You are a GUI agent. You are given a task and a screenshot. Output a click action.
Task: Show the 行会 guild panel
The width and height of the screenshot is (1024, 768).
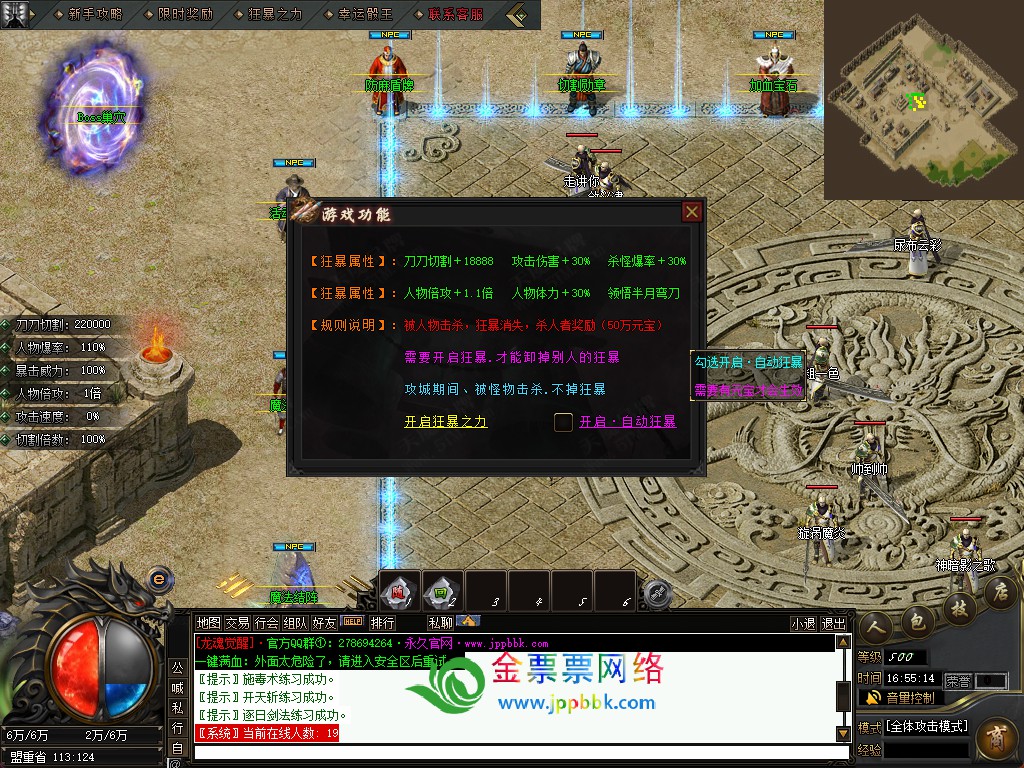coord(266,623)
